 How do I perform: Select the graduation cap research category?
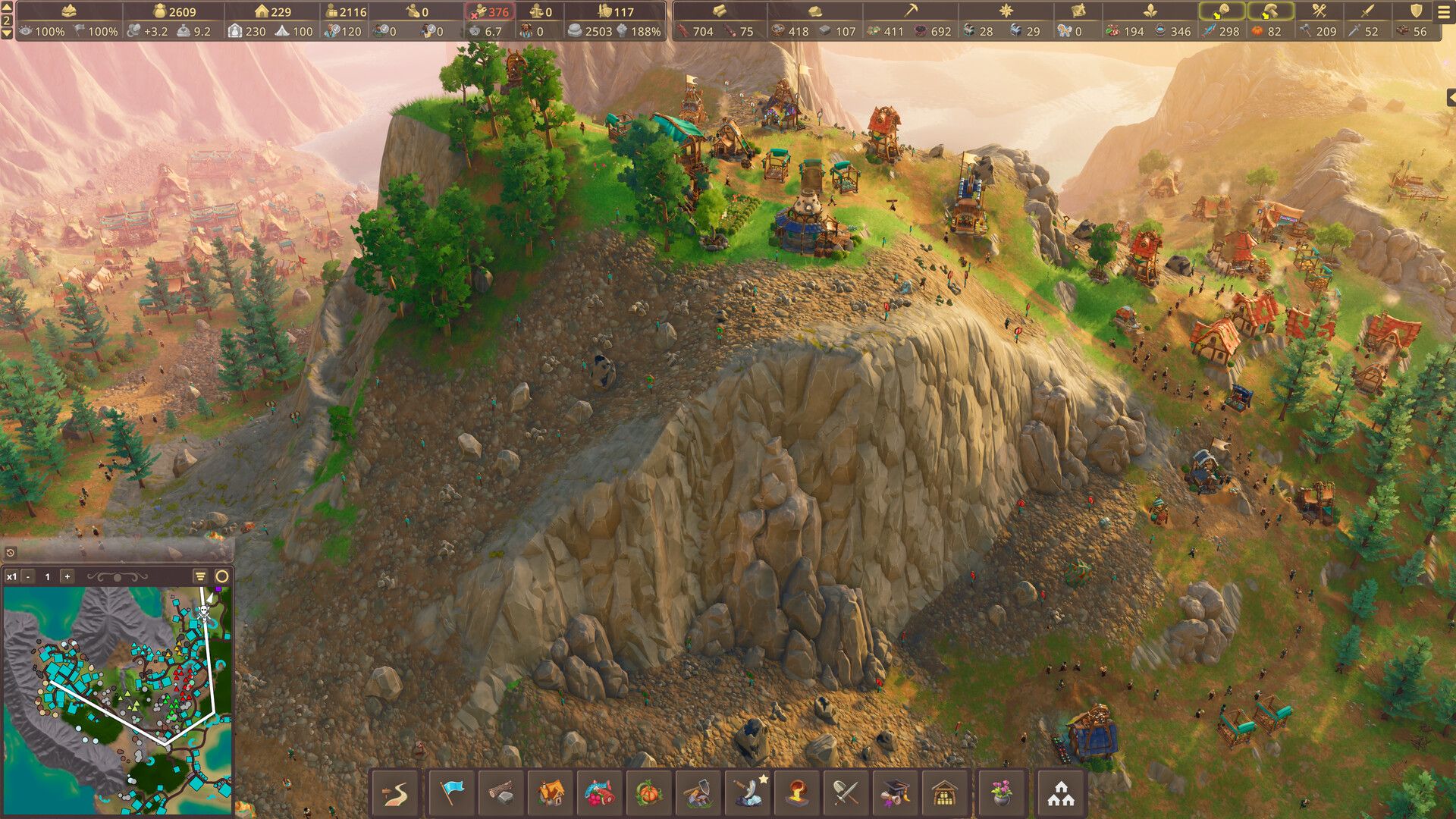(x=896, y=793)
